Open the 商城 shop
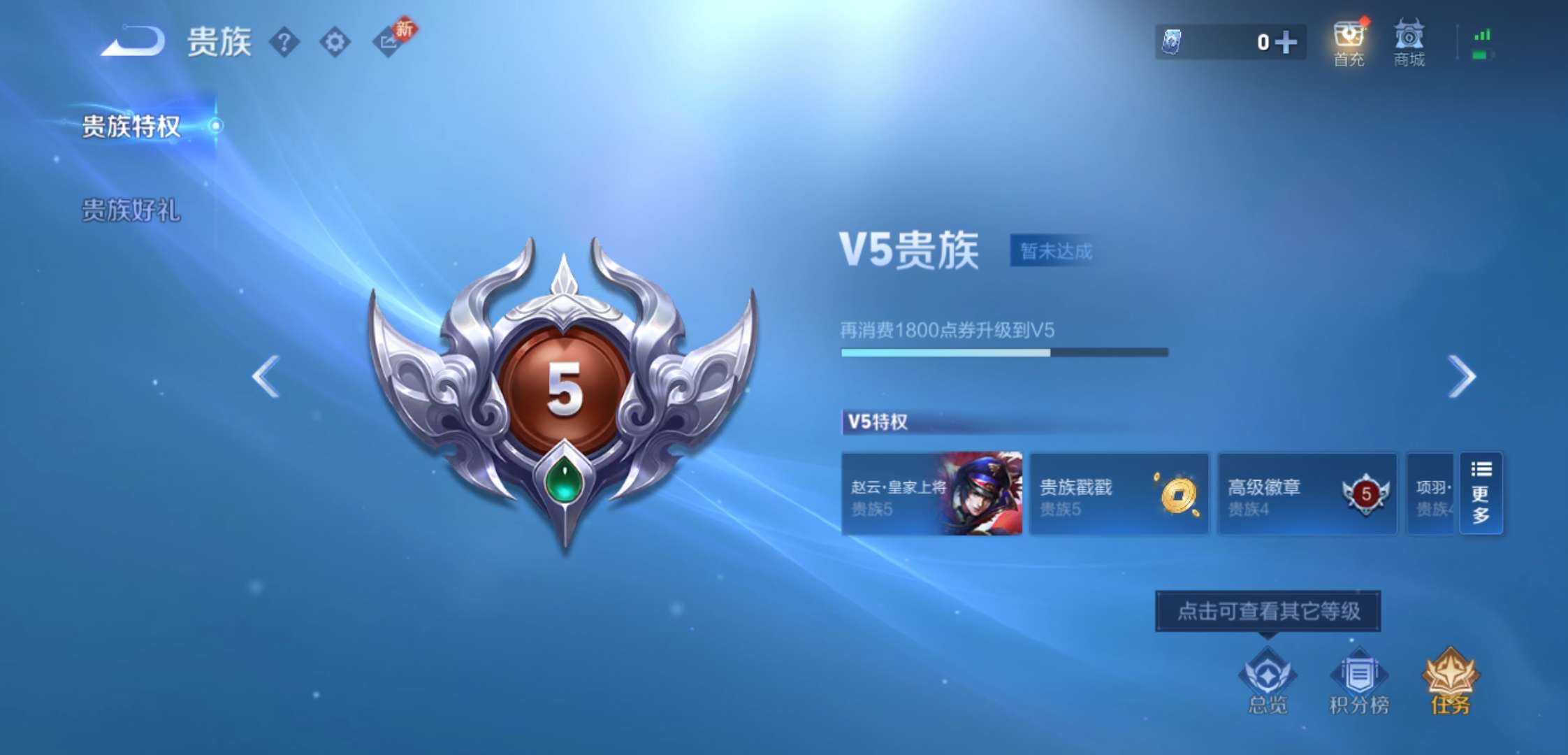 [x=1409, y=42]
